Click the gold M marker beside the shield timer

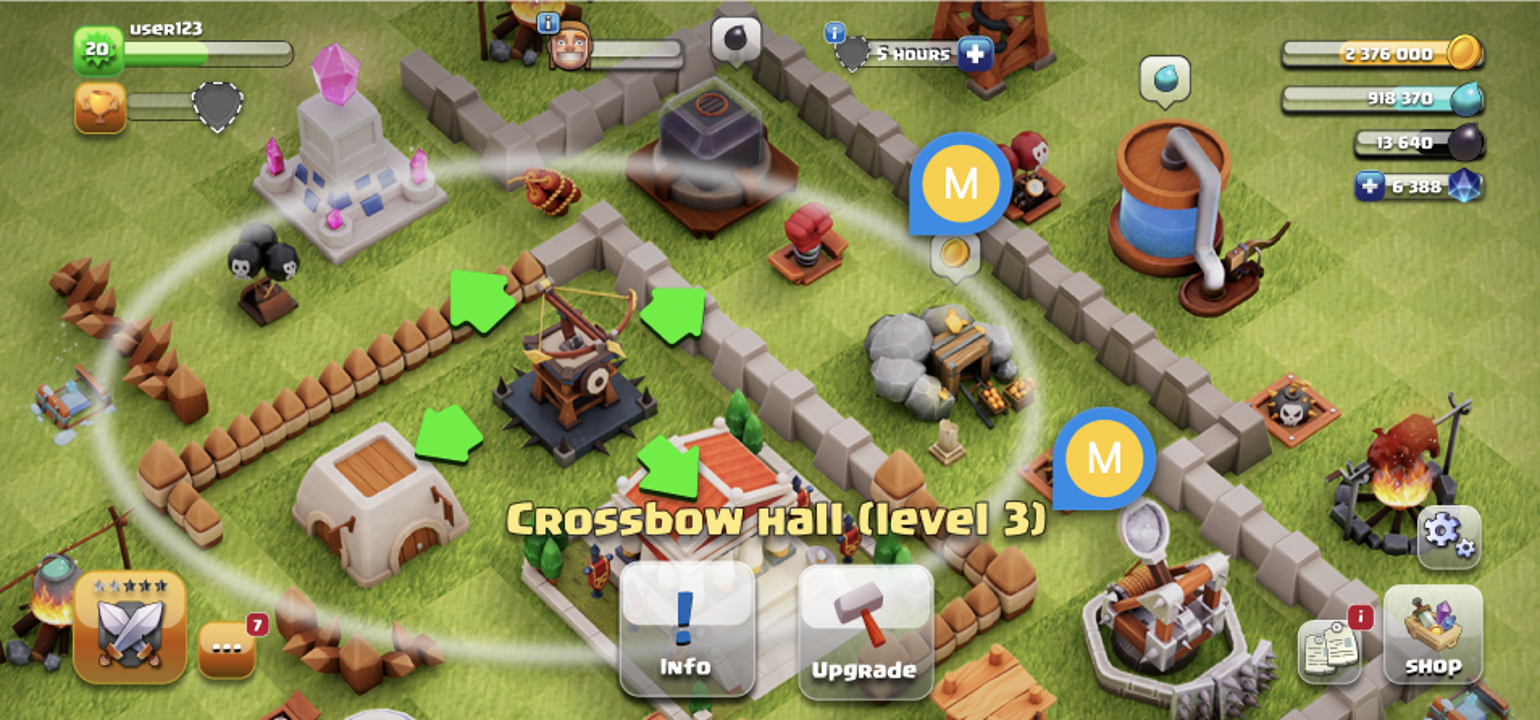tap(960, 184)
